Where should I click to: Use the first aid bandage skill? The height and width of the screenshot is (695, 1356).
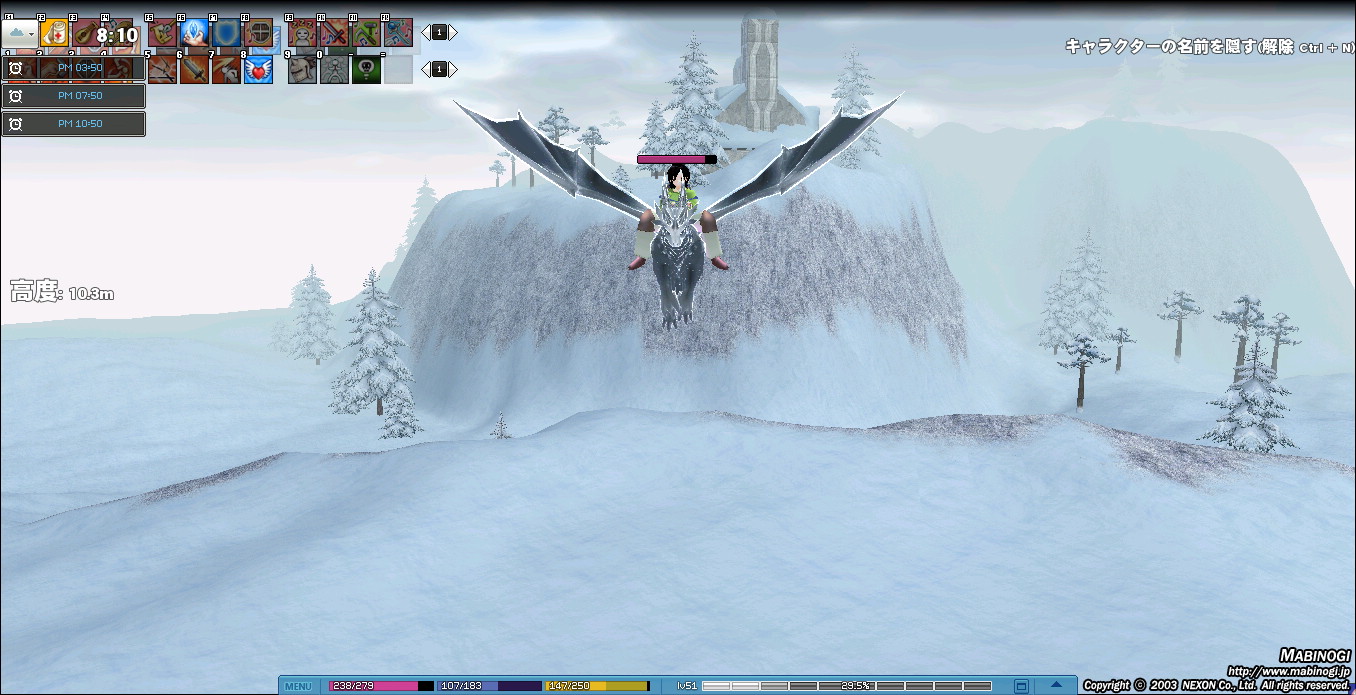pos(54,33)
